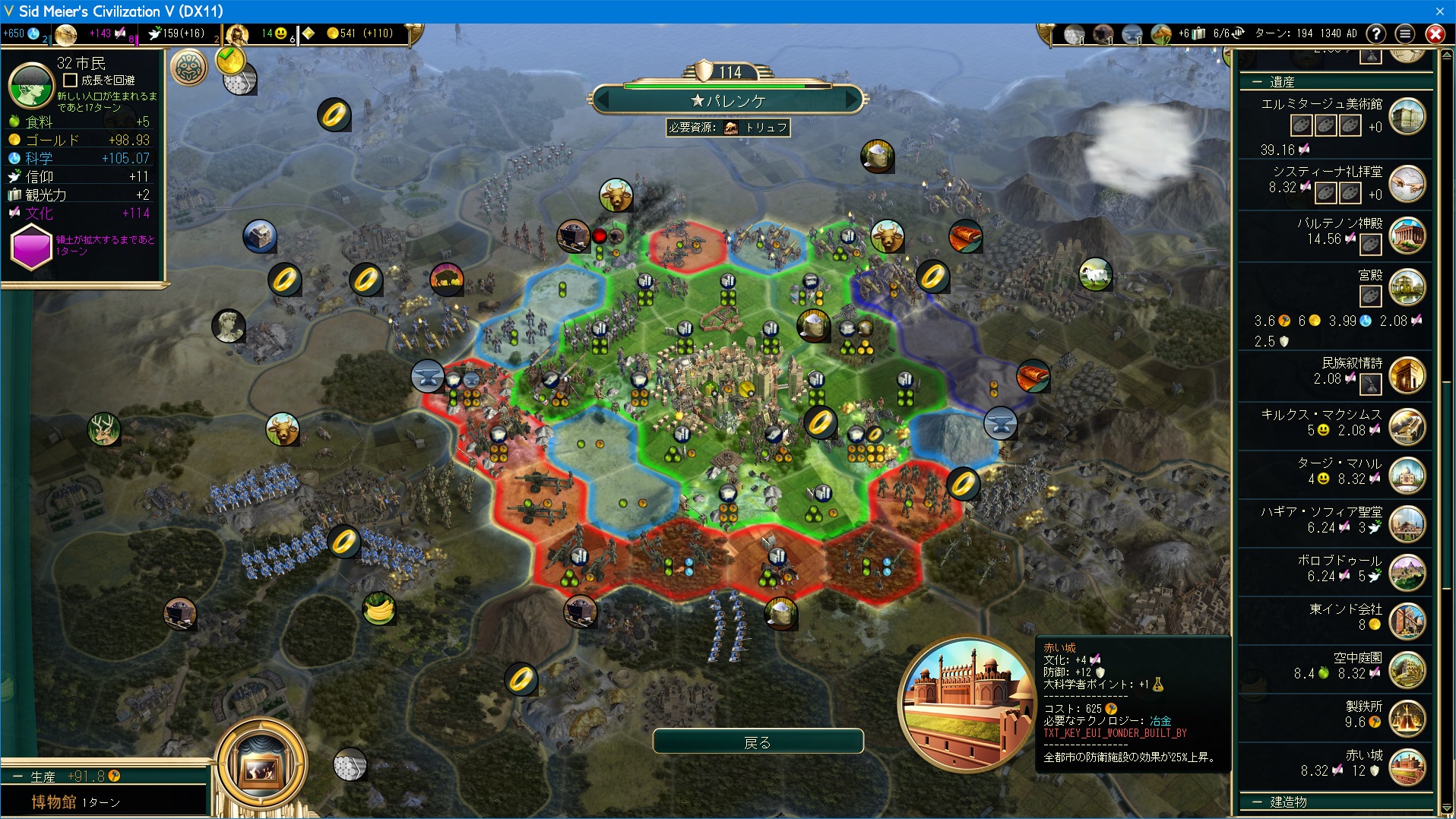
Task: Open the 博物館 production queue item
Action: (x=55, y=802)
